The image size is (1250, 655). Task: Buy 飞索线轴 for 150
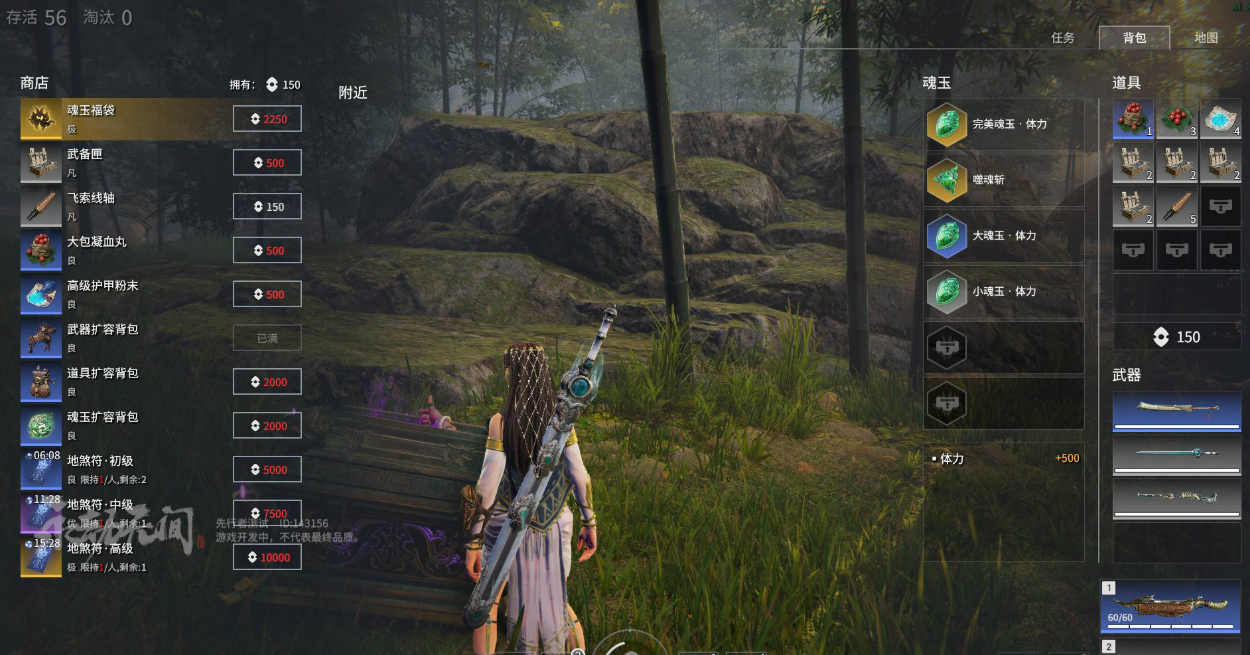(x=267, y=207)
